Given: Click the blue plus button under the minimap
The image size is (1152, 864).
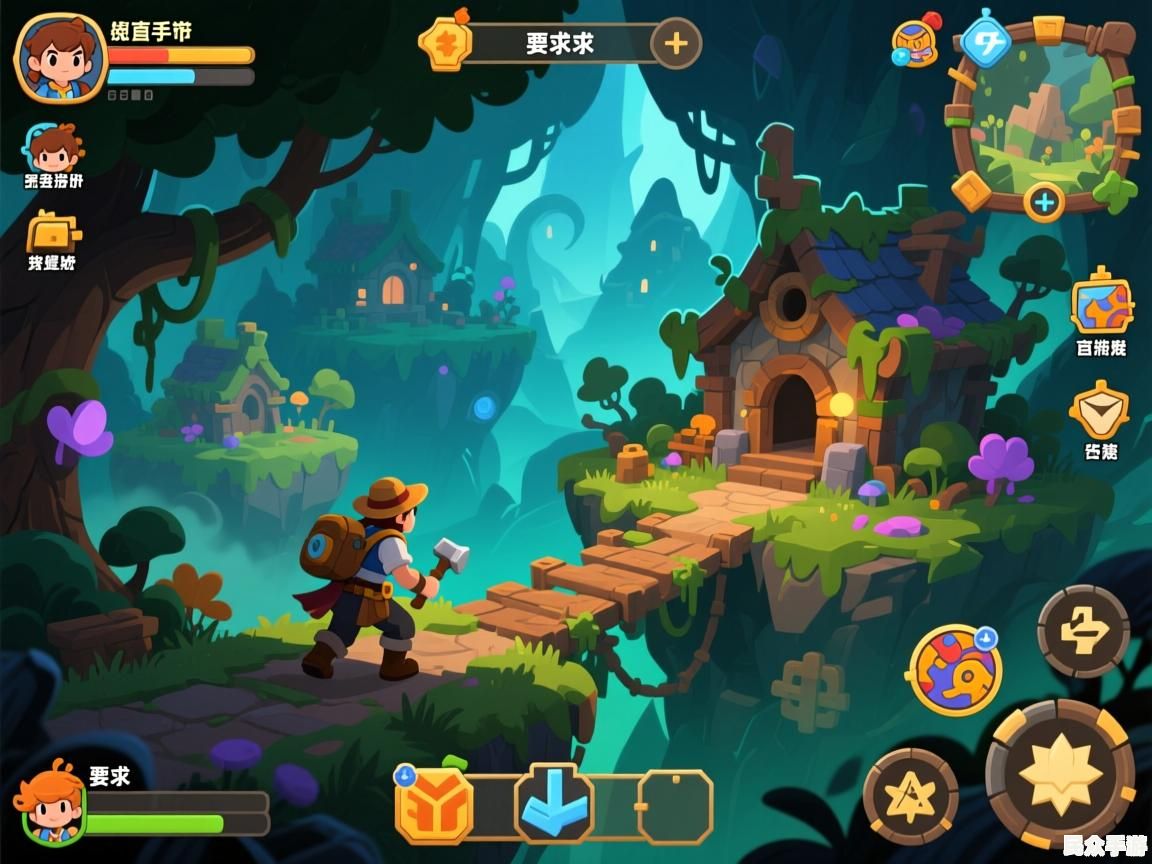Looking at the screenshot, I should pyautogui.click(x=1044, y=203).
